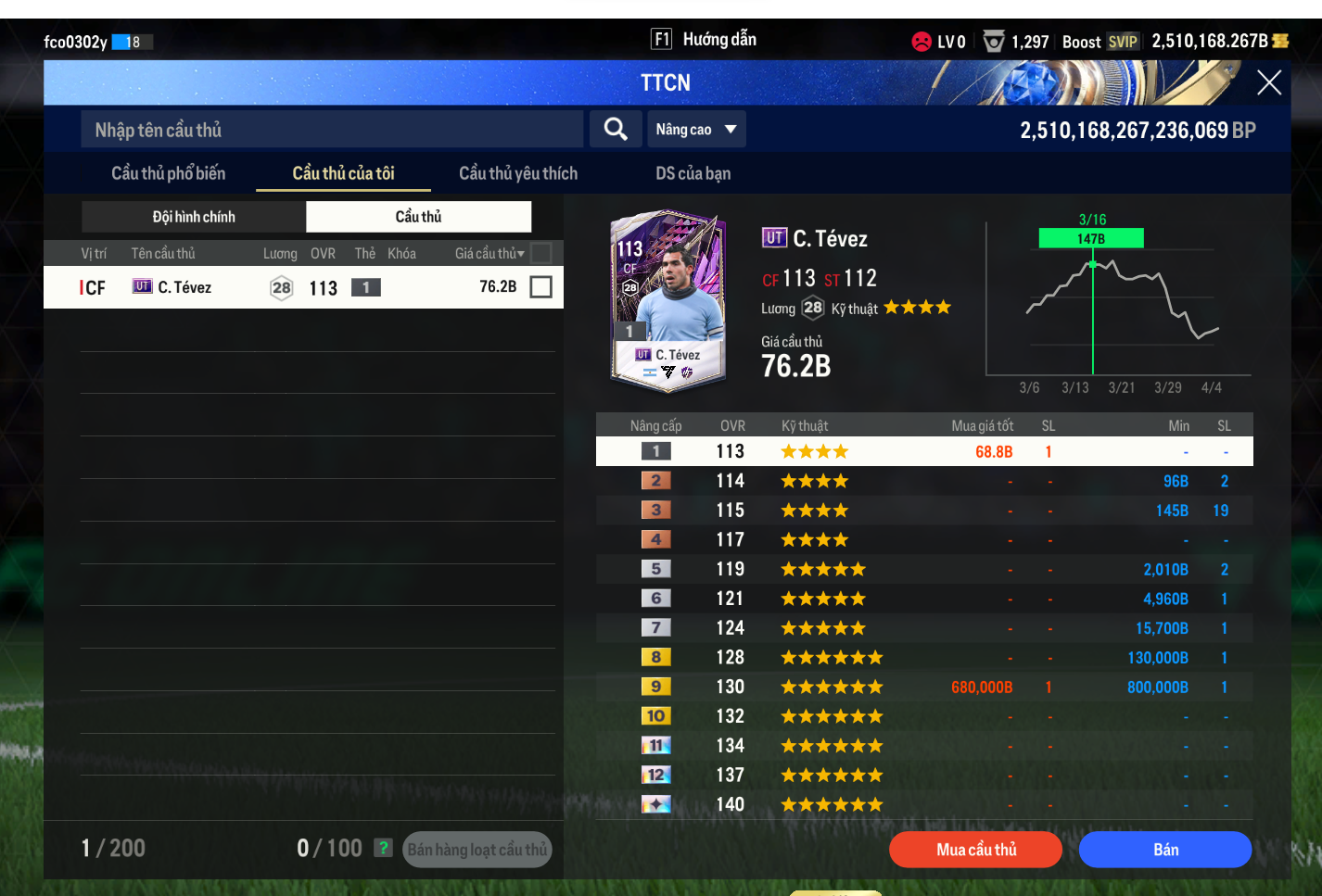This screenshot has width=1322, height=896.
Task: Choose the upgrade level 9 row with OVR 130
Action: pos(923,687)
